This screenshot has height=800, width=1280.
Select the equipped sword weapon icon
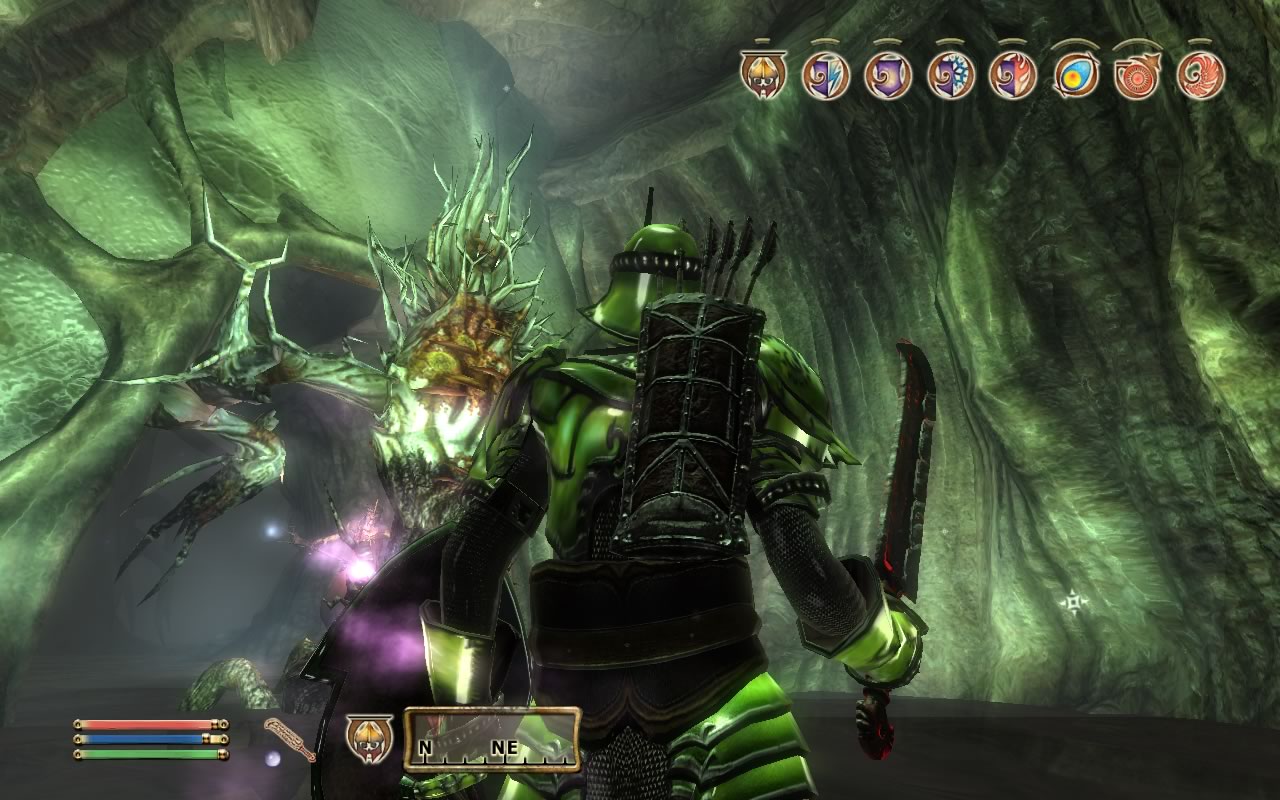[290, 739]
